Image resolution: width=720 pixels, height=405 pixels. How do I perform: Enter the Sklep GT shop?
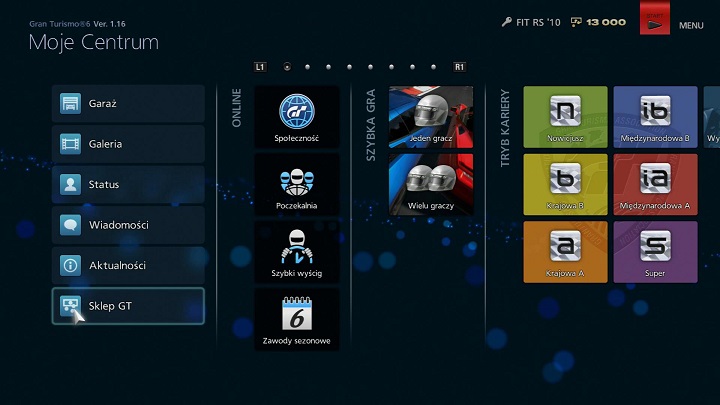[x=128, y=306]
